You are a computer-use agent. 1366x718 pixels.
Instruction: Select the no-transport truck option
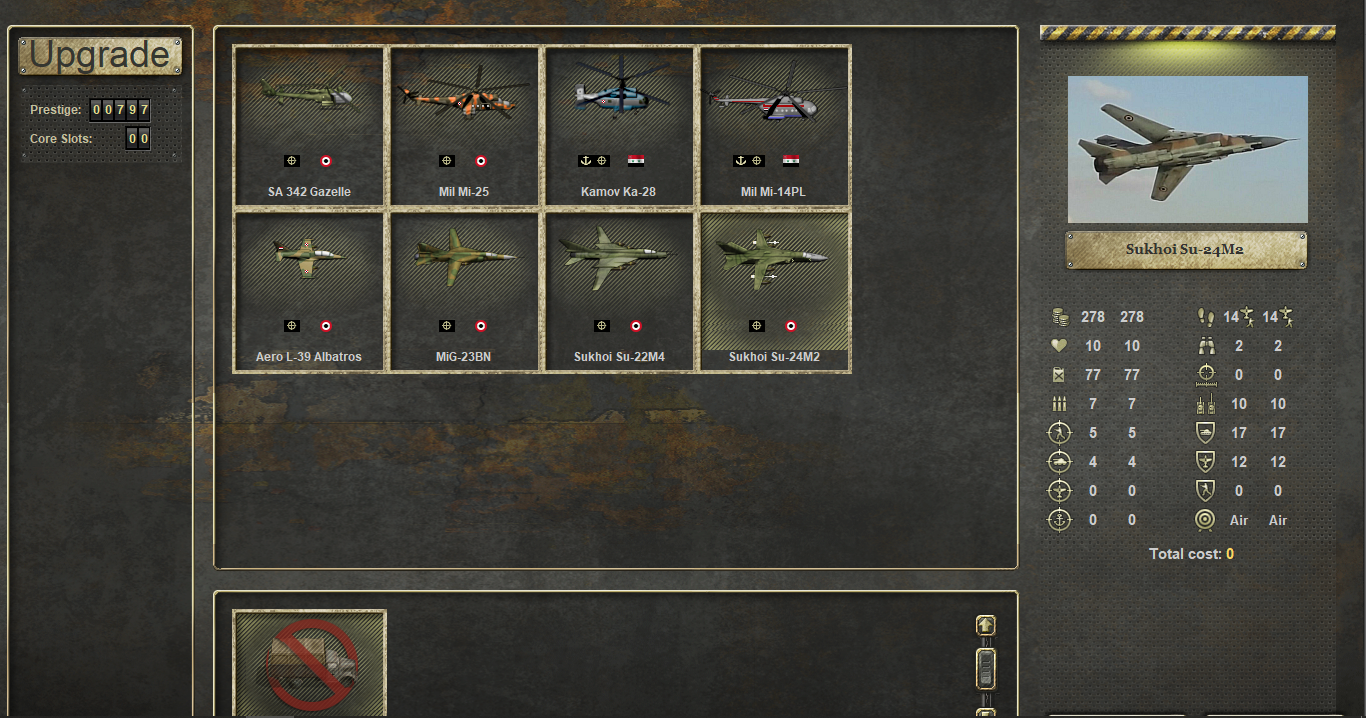pos(309,663)
